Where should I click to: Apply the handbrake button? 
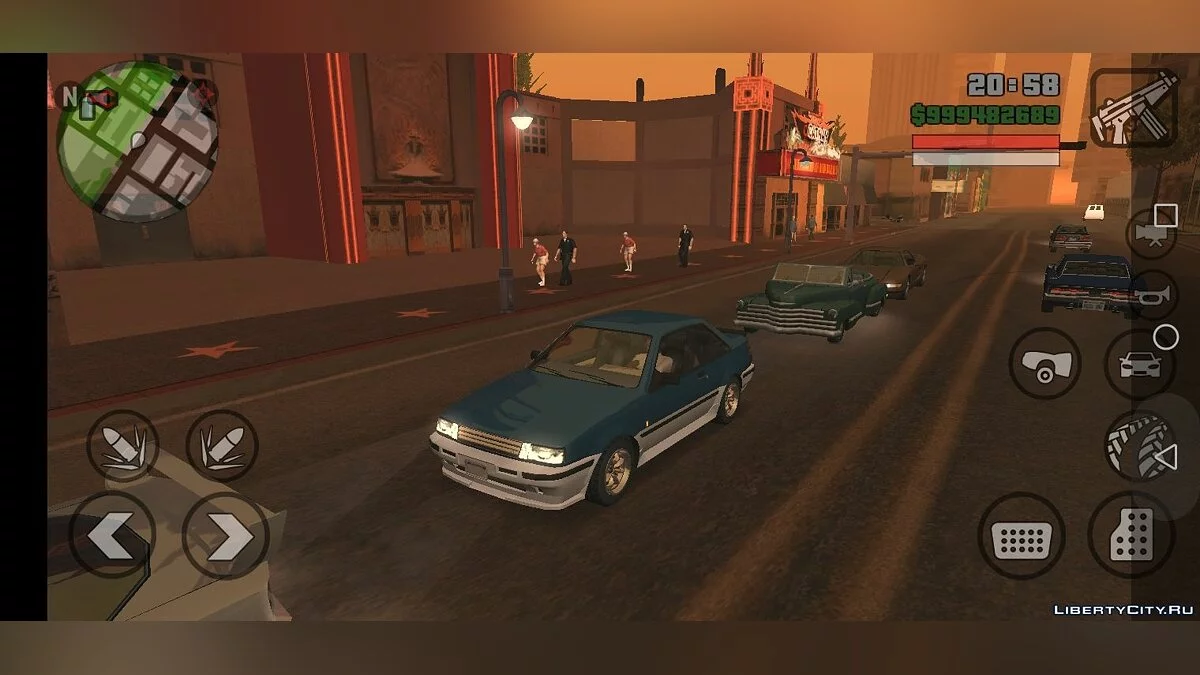click(x=1044, y=364)
